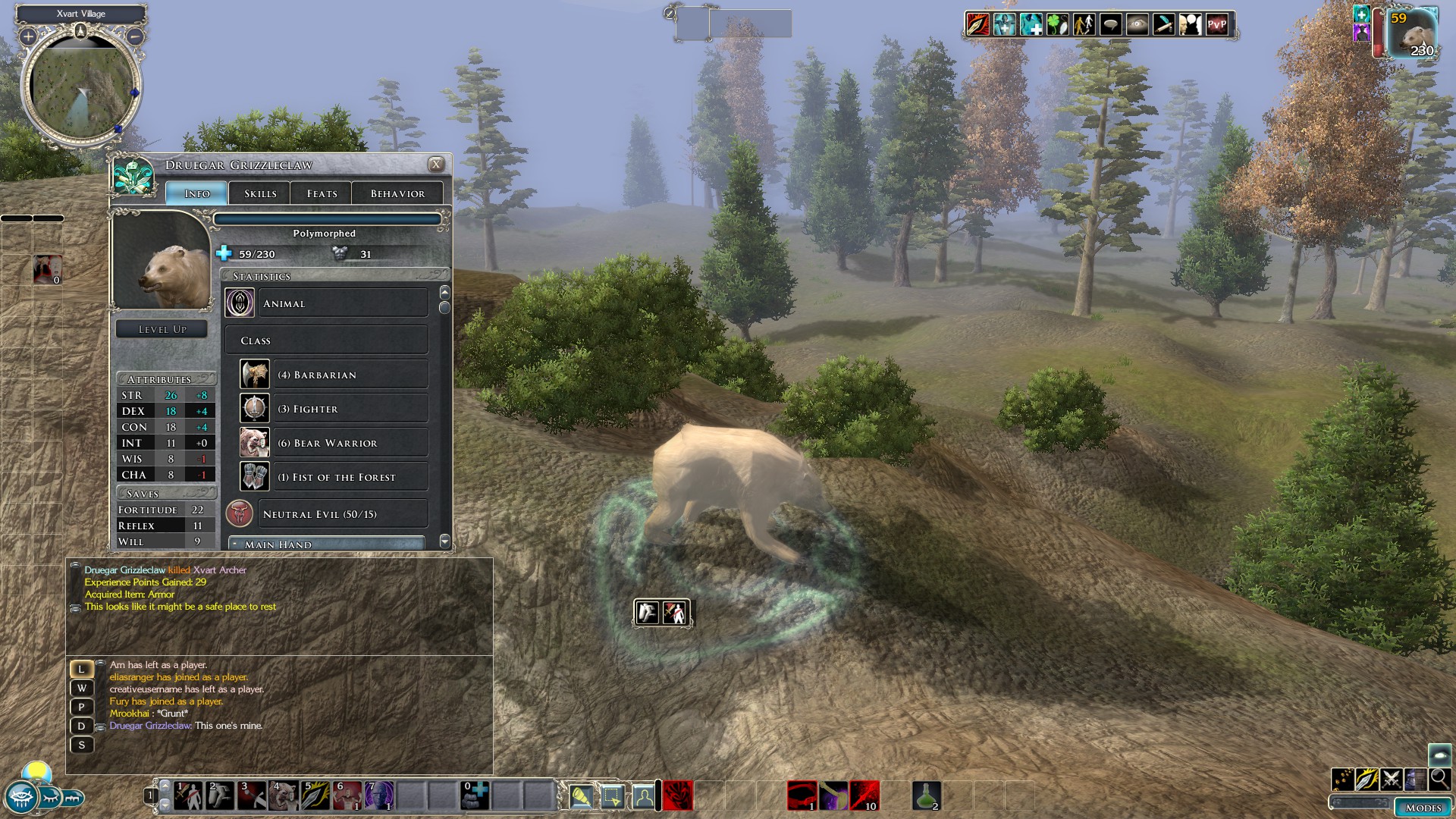Zoom out the minimap with minus button
Image resolution: width=1456 pixels, height=819 pixels.
click(135, 36)
